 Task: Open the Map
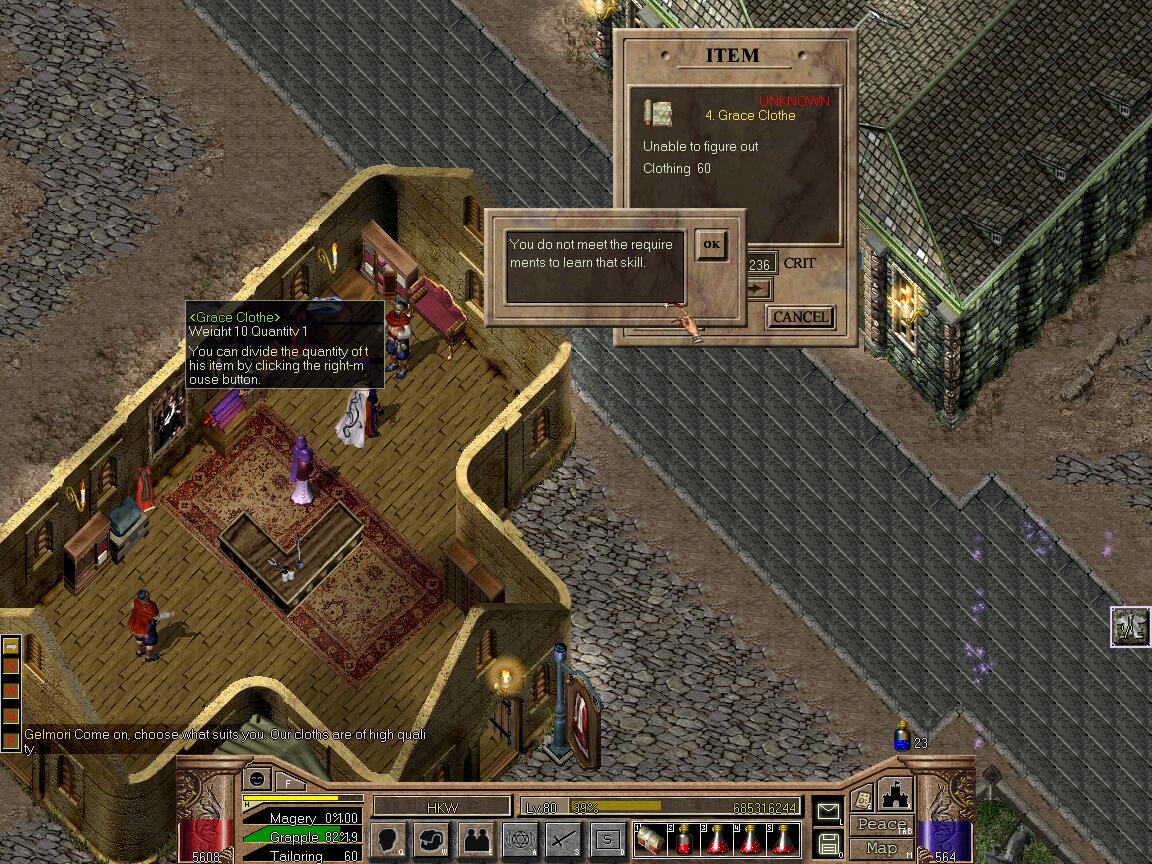click(881, 848)
